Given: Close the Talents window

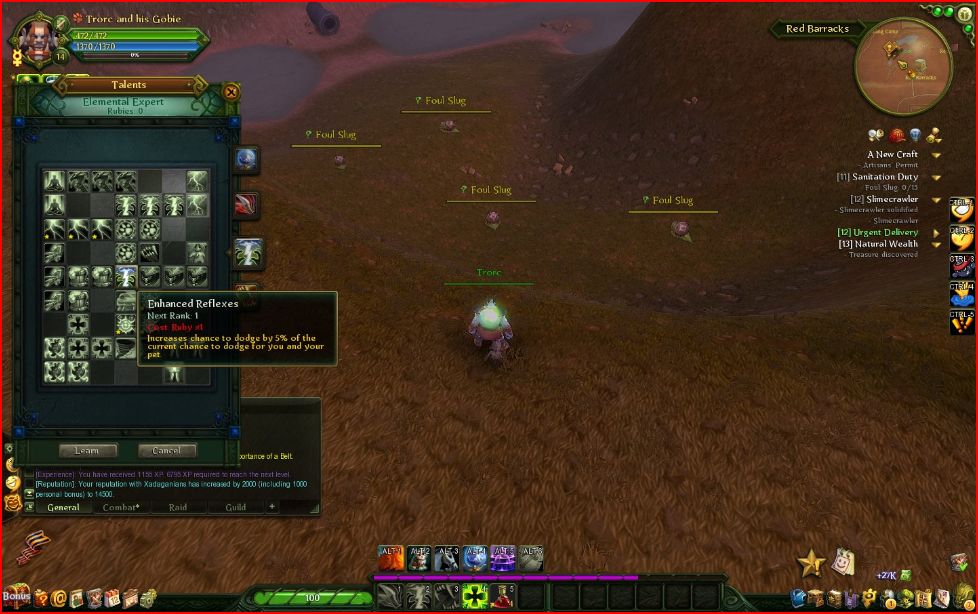Looking at the screenshot, I should click(232, 92).
